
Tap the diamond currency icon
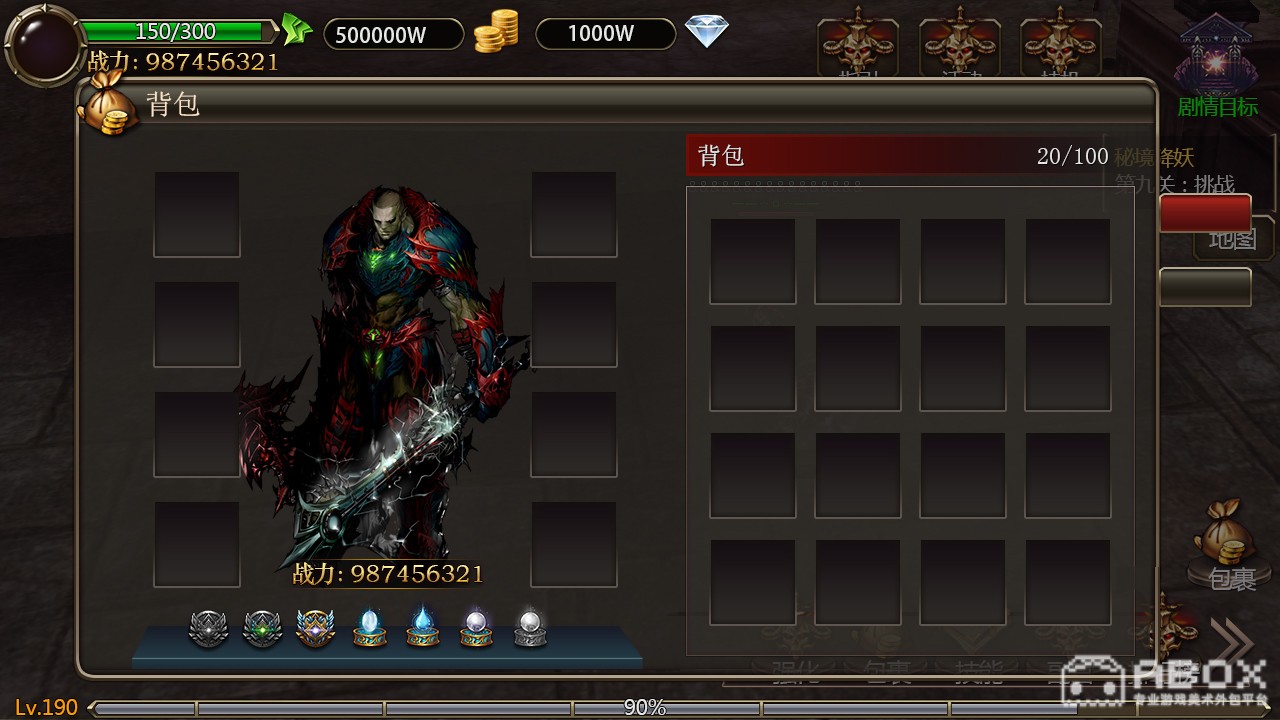[707, 32]
